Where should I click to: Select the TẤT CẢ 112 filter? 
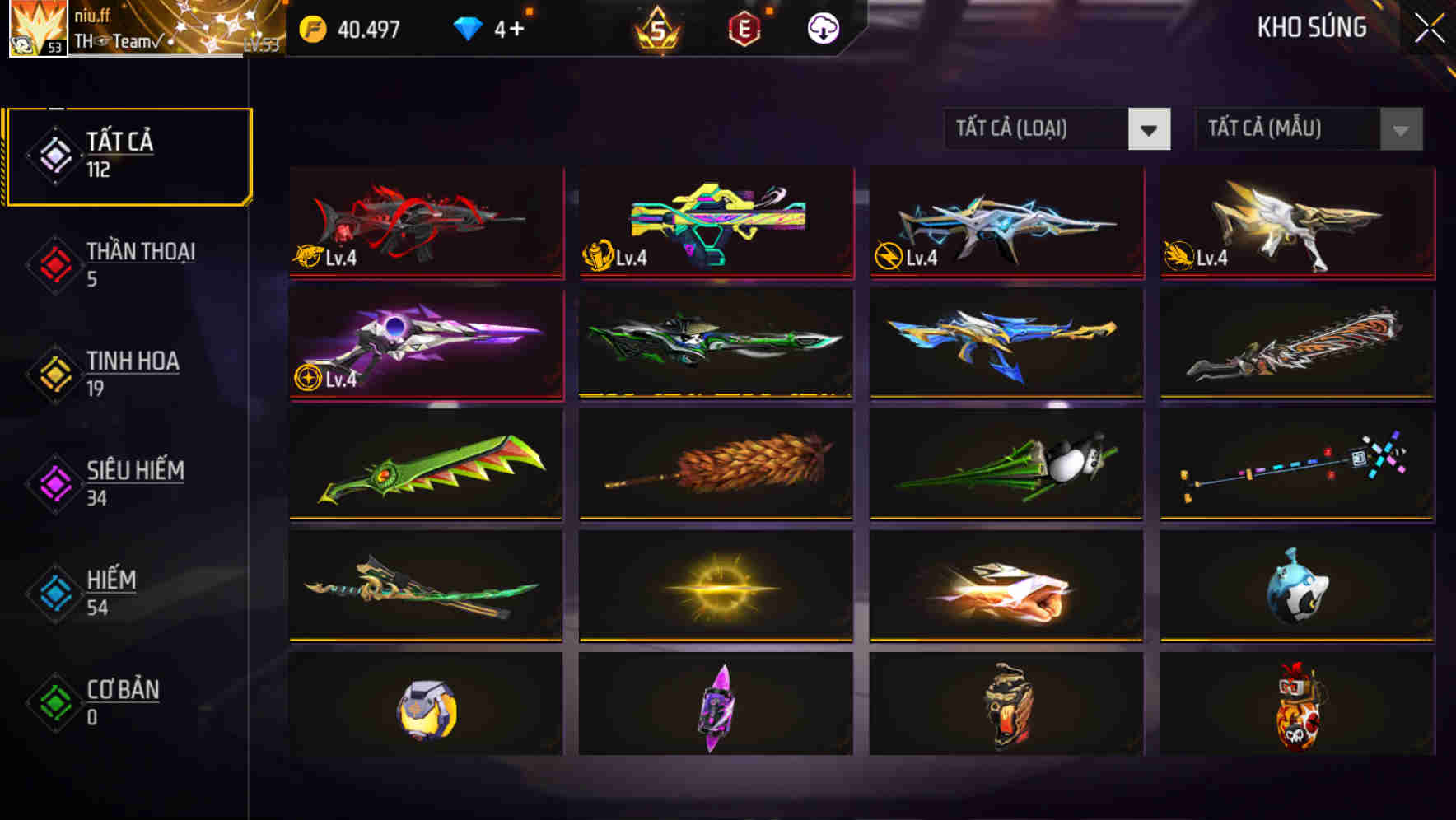point(128,155)
